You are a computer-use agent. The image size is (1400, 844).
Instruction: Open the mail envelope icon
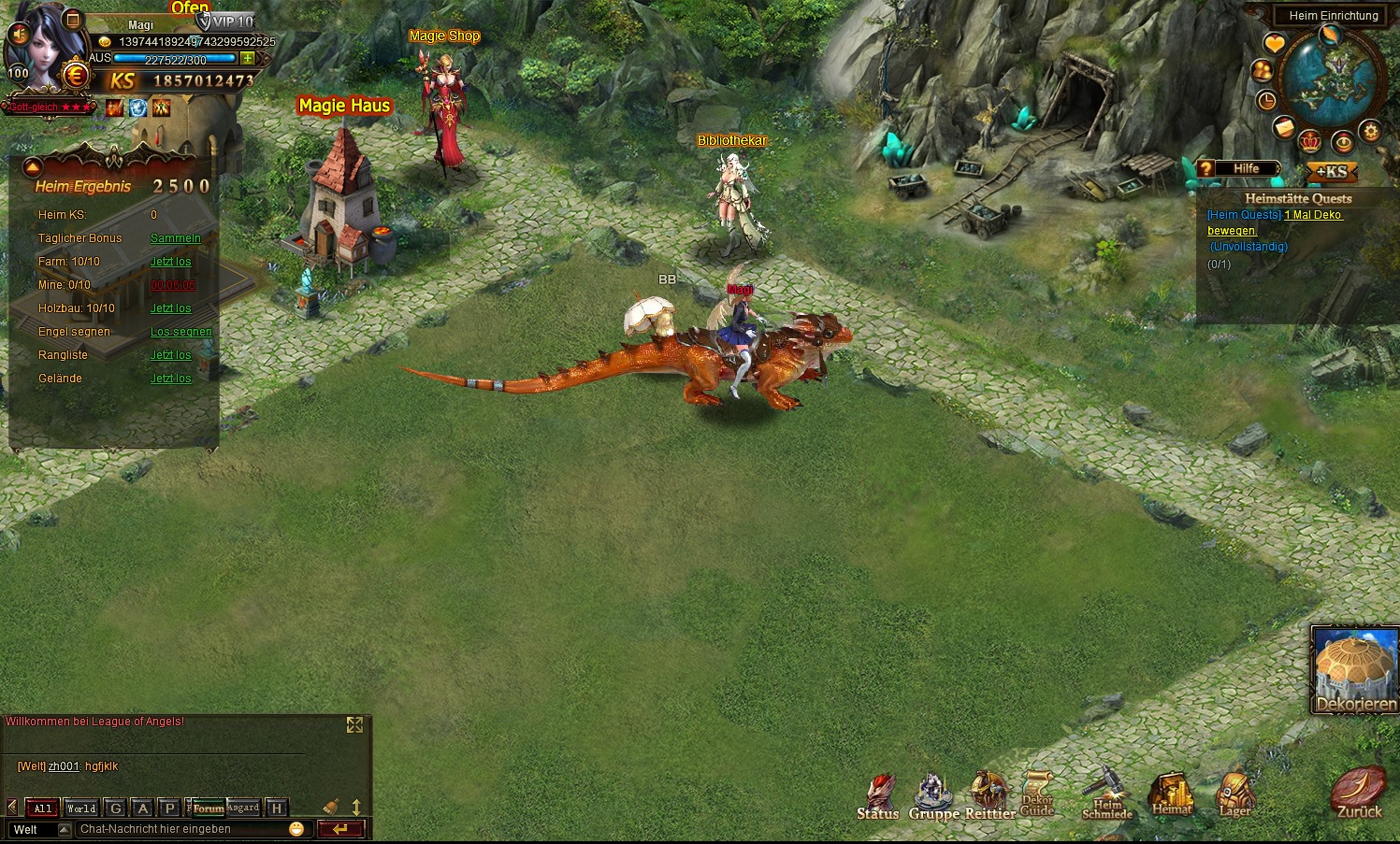click(x=1284, y=128)
